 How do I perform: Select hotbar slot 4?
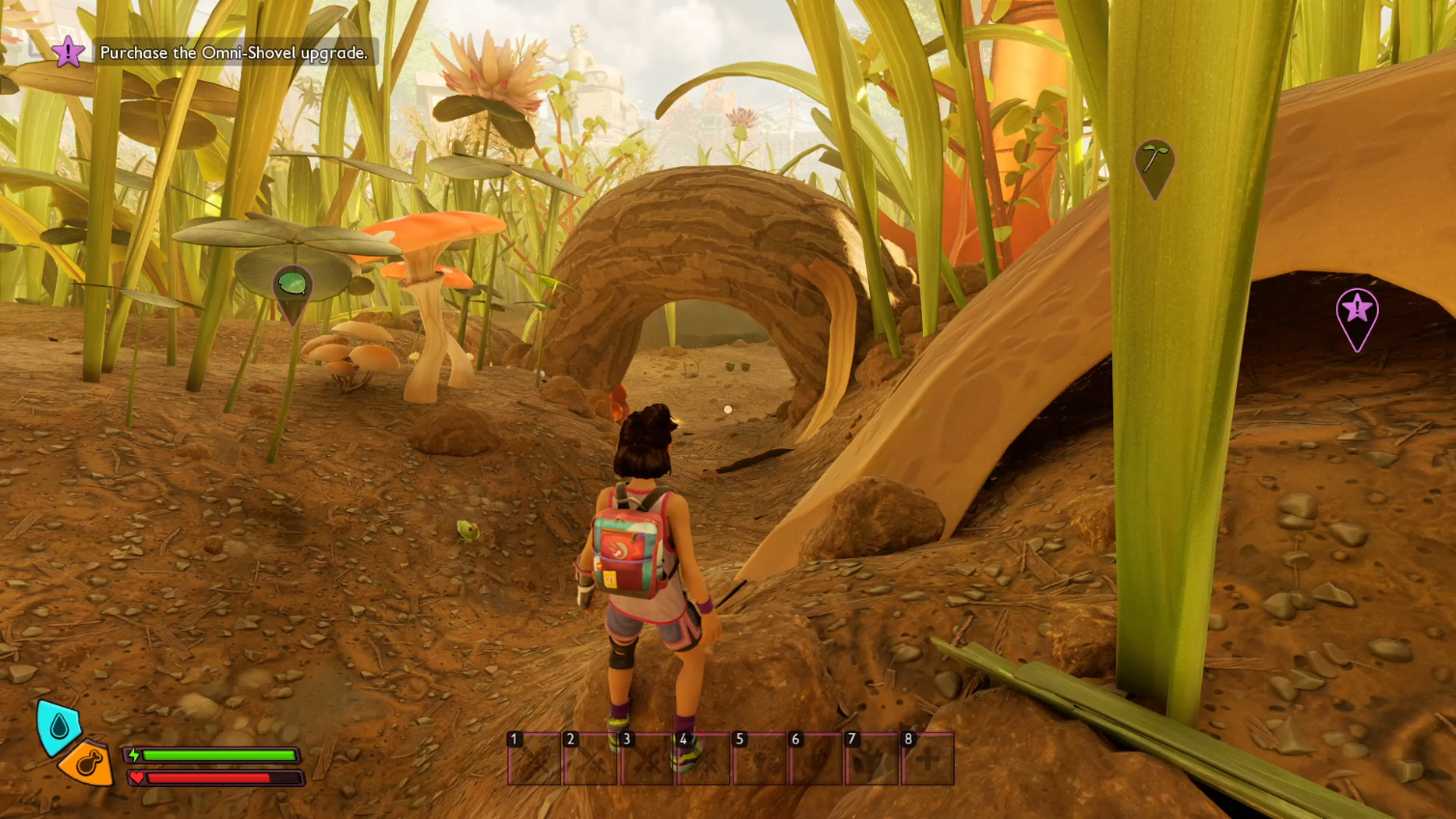point(701,760)
